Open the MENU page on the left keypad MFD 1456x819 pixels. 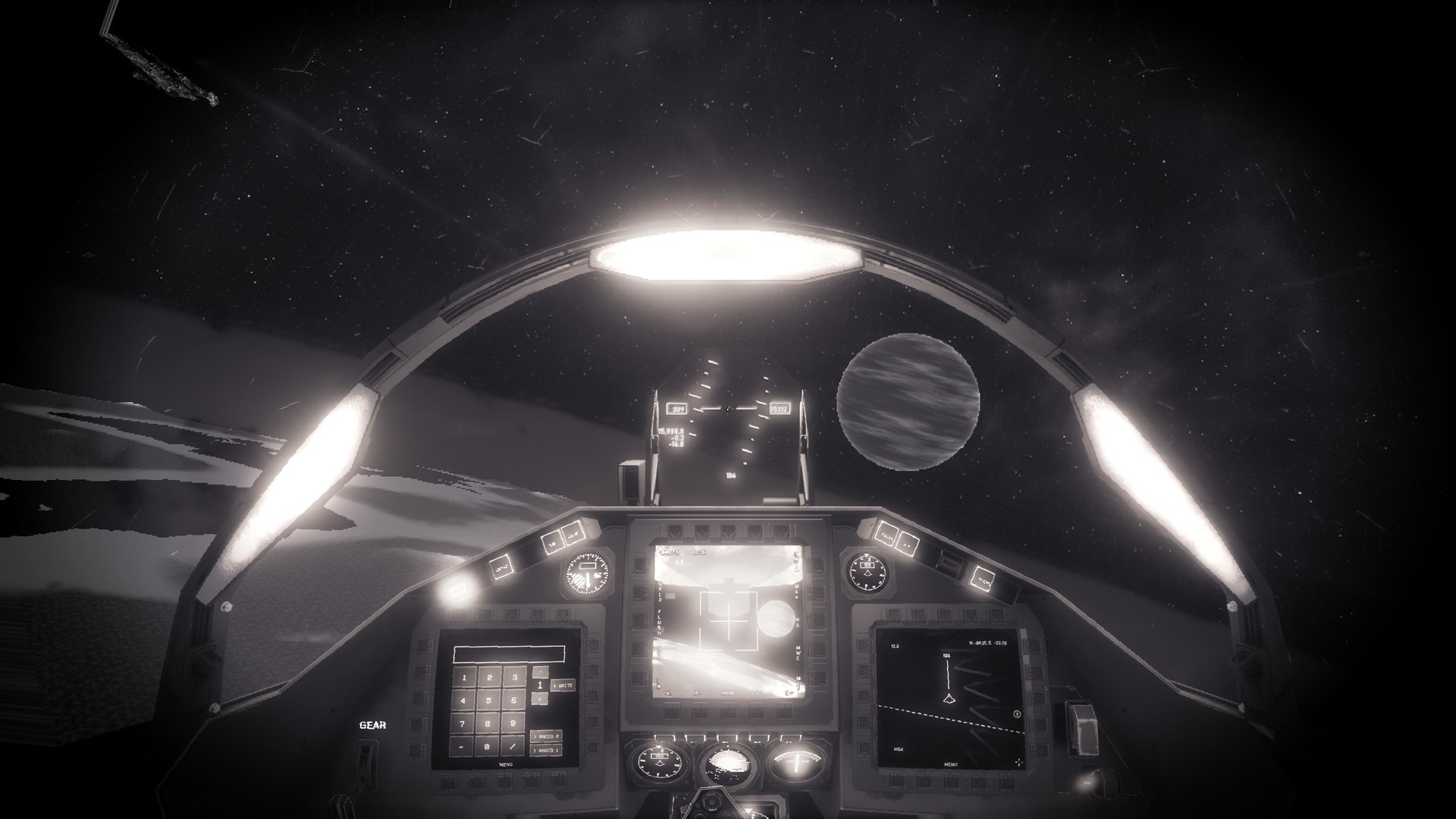click(x=506, y=764)
